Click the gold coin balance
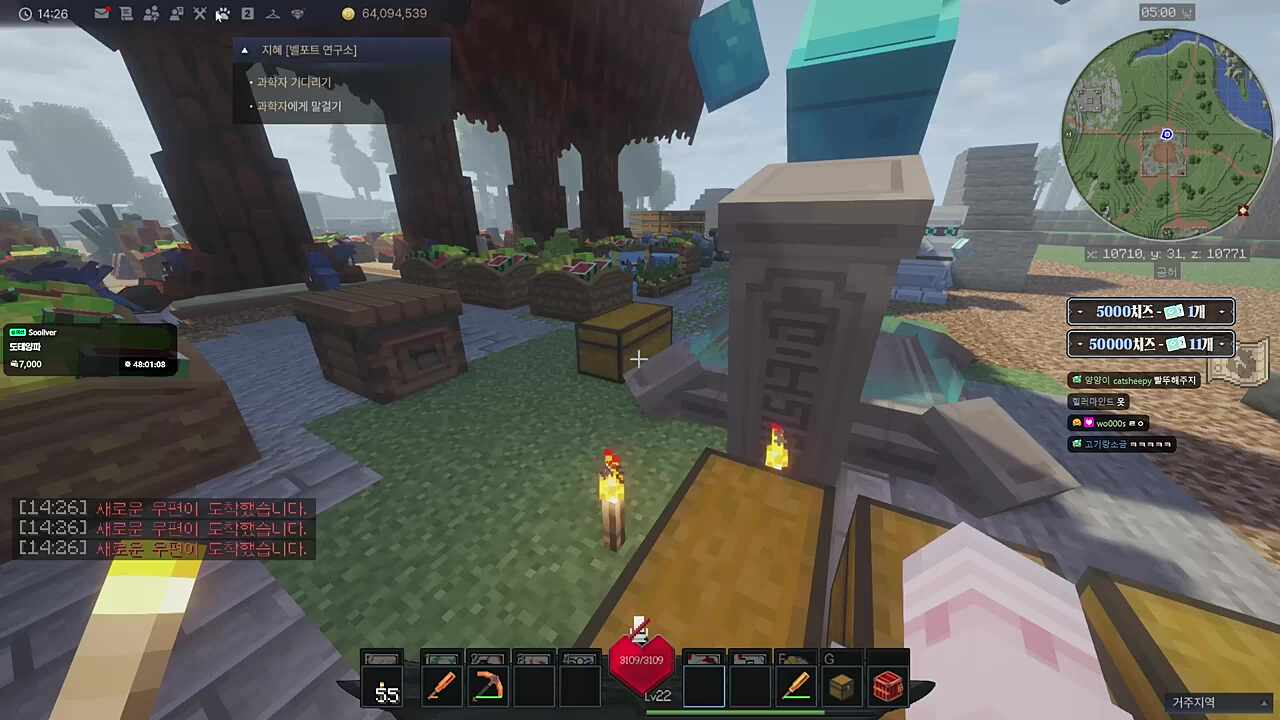 (385, 14)
